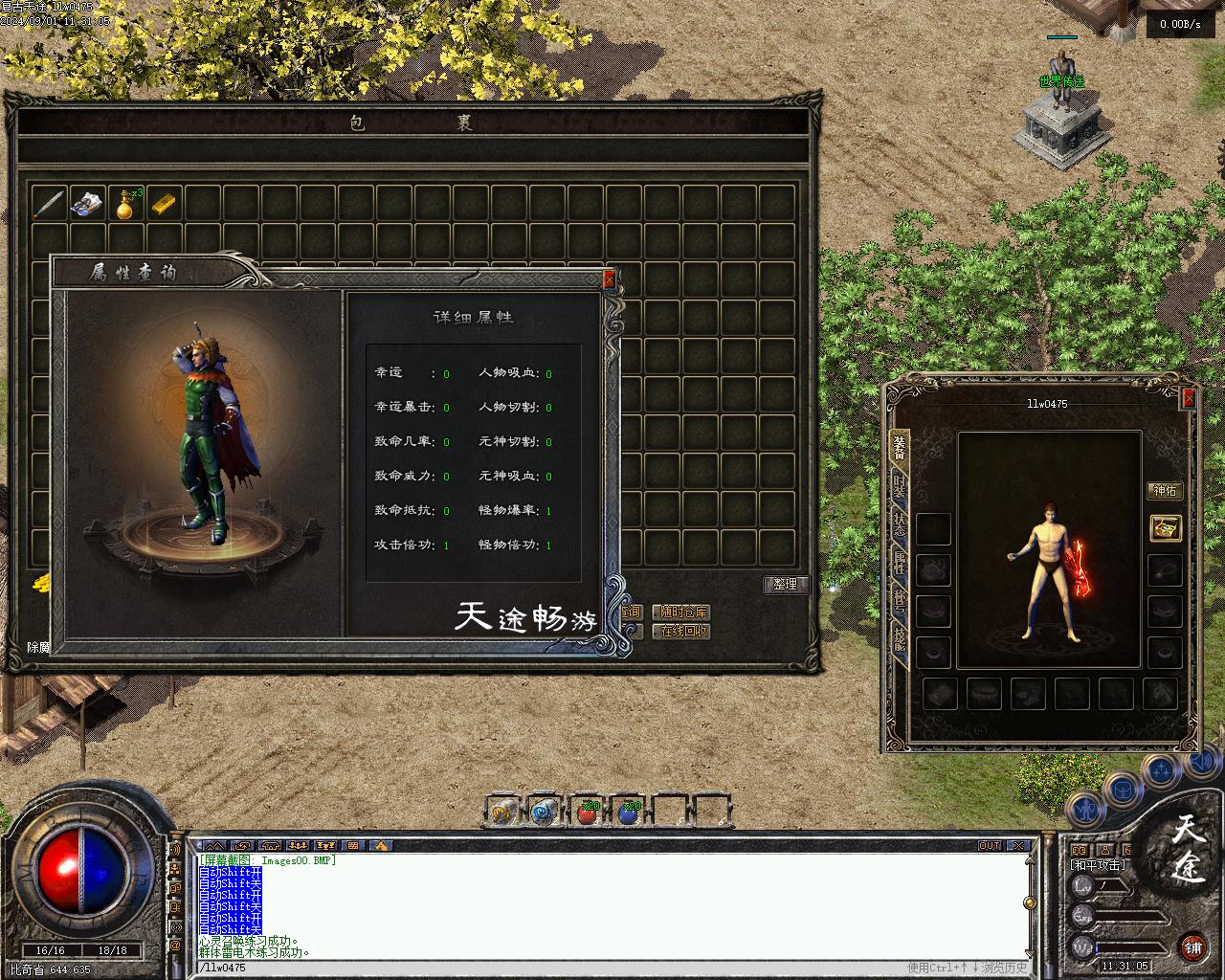Open the 属性 attributes tab
Image resolution: width=1225 pixels, height=980 pixels.
coord(900,565)
